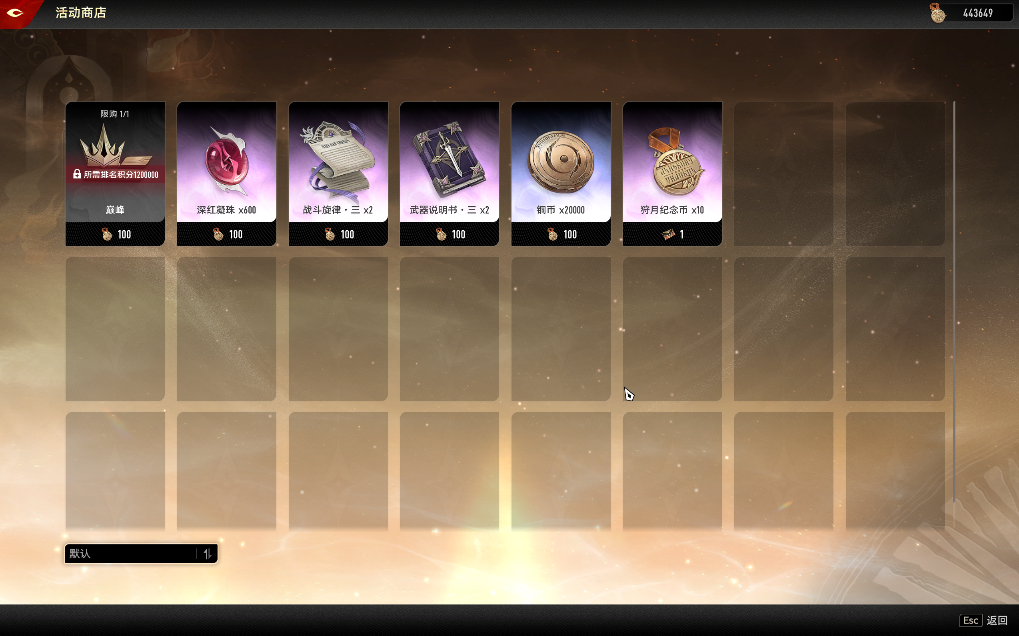Click the shop list scrollbar
The height and width of the screenshot is (636, 1019).
[x=953, y=300]
